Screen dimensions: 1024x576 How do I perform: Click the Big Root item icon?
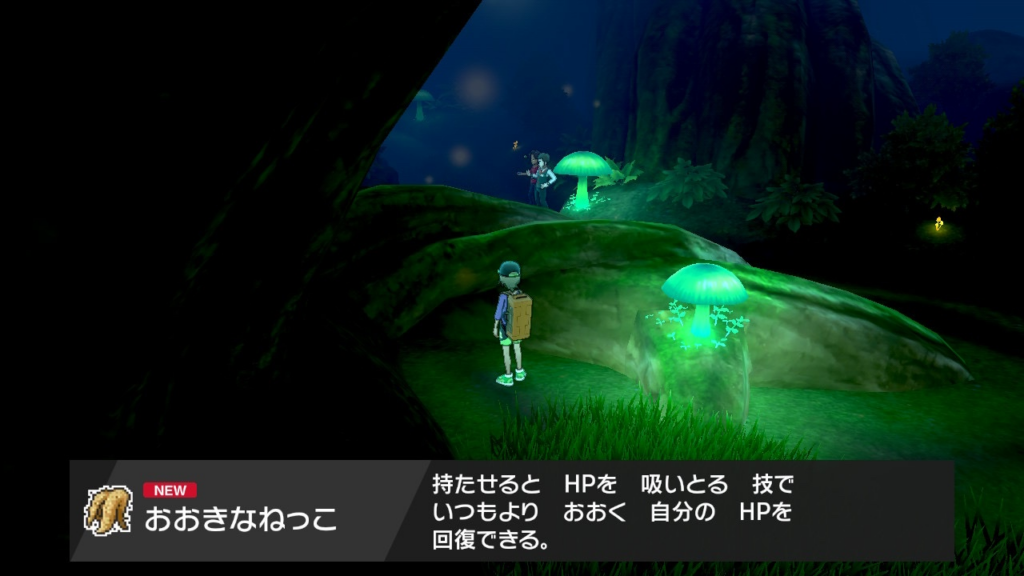pyautogui.click(x=107, y=510)
